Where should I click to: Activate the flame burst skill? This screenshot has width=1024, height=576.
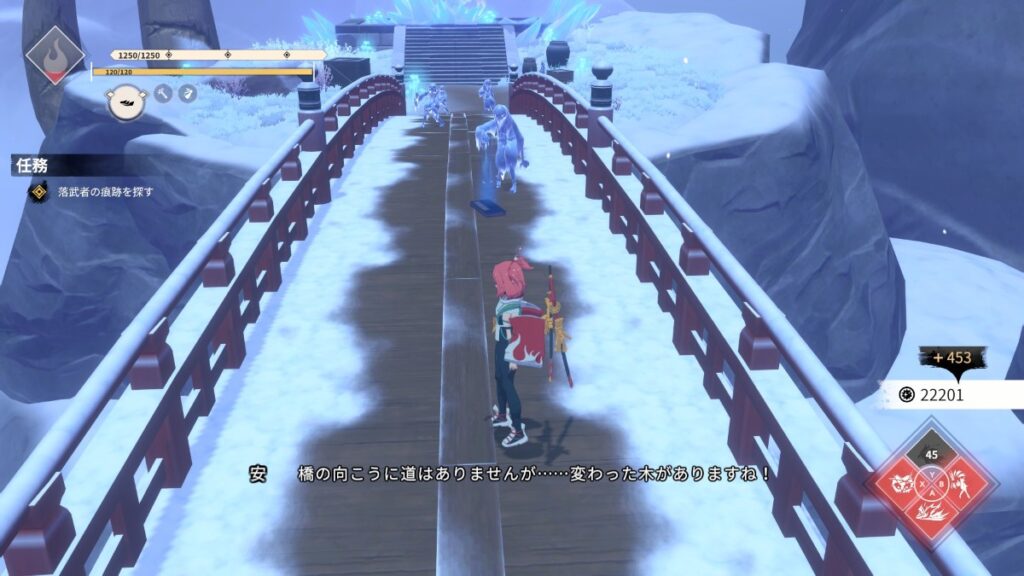click(932, 514)
